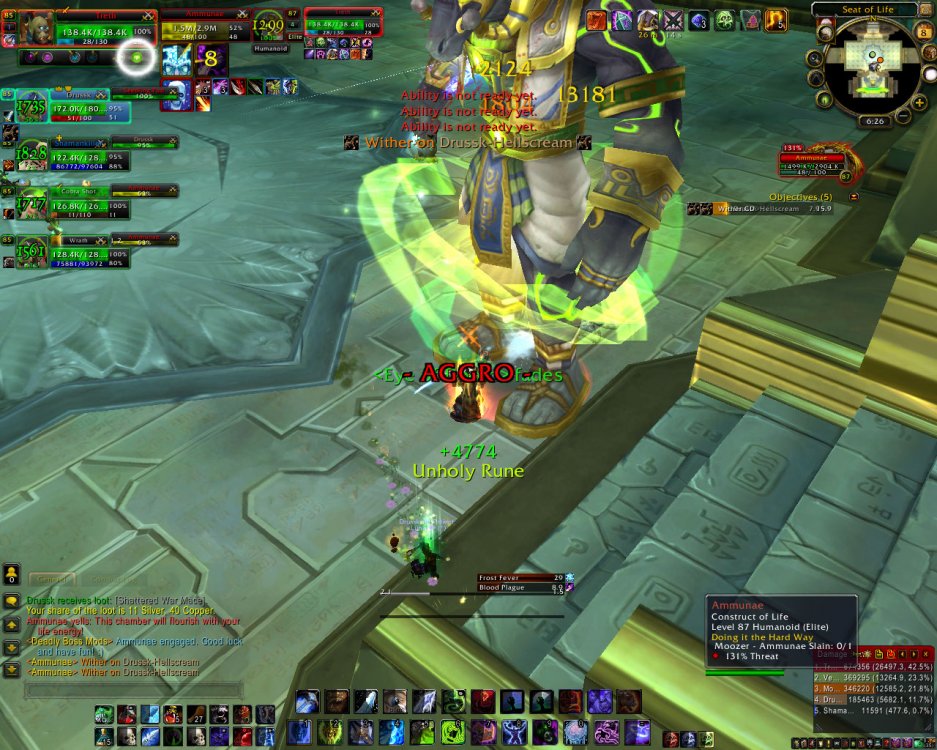Screen dimensions: 937x750
Task: Click the player portrait frame
Action: click(x=36, y=27)
